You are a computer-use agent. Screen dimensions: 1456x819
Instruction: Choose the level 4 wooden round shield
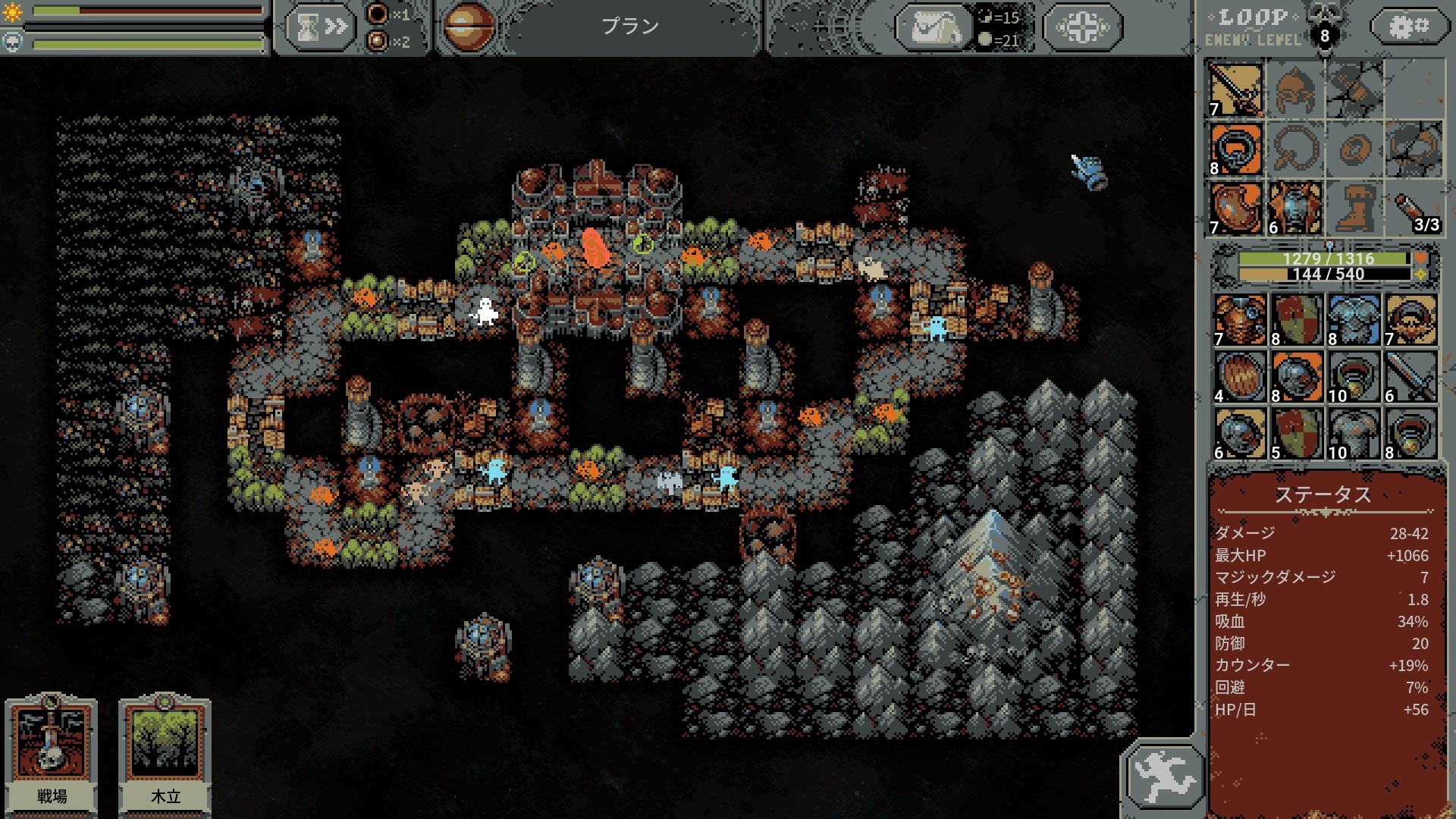click(x=1240, y=377)
